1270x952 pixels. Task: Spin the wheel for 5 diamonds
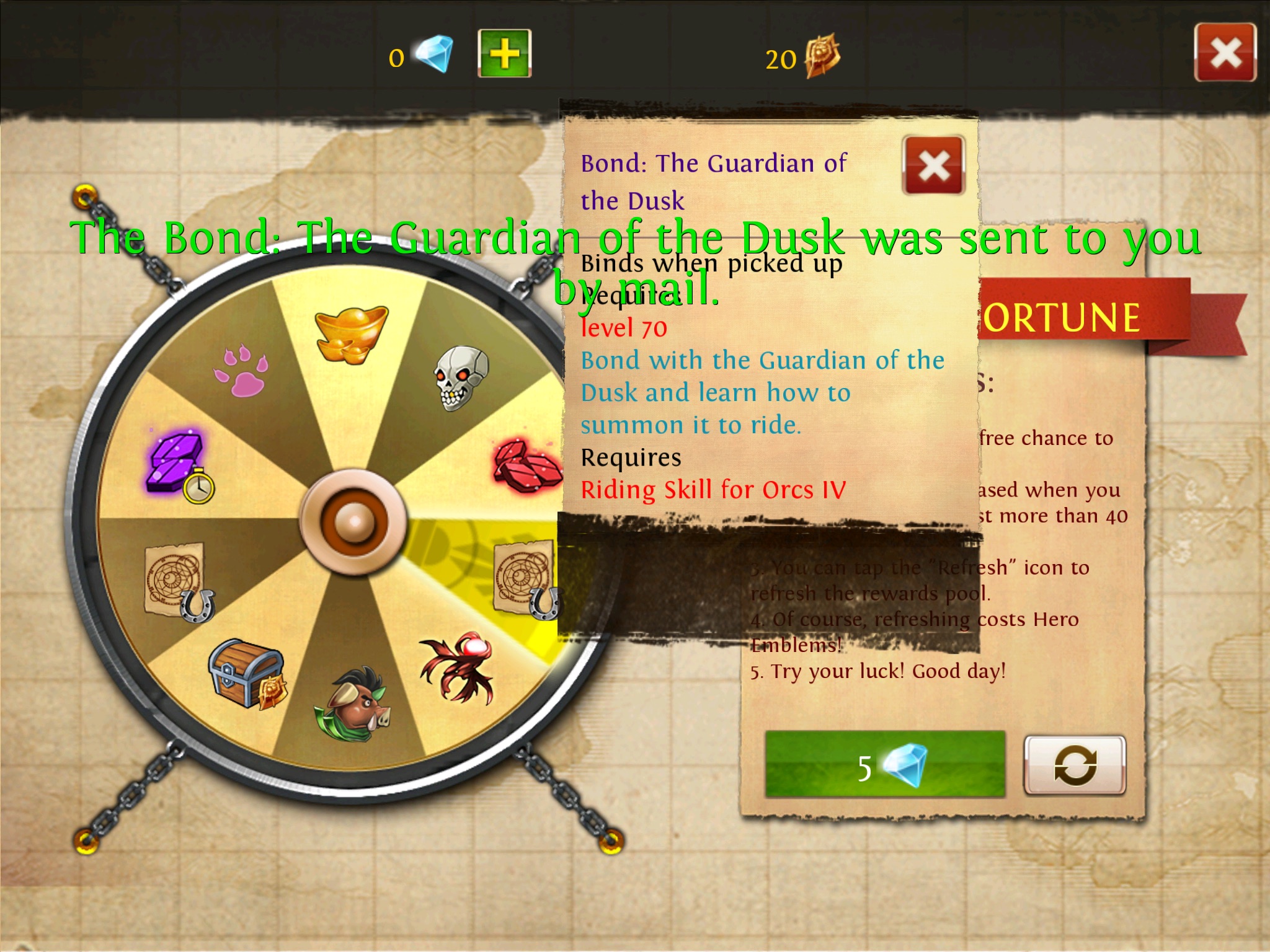[x=885, y=765]
